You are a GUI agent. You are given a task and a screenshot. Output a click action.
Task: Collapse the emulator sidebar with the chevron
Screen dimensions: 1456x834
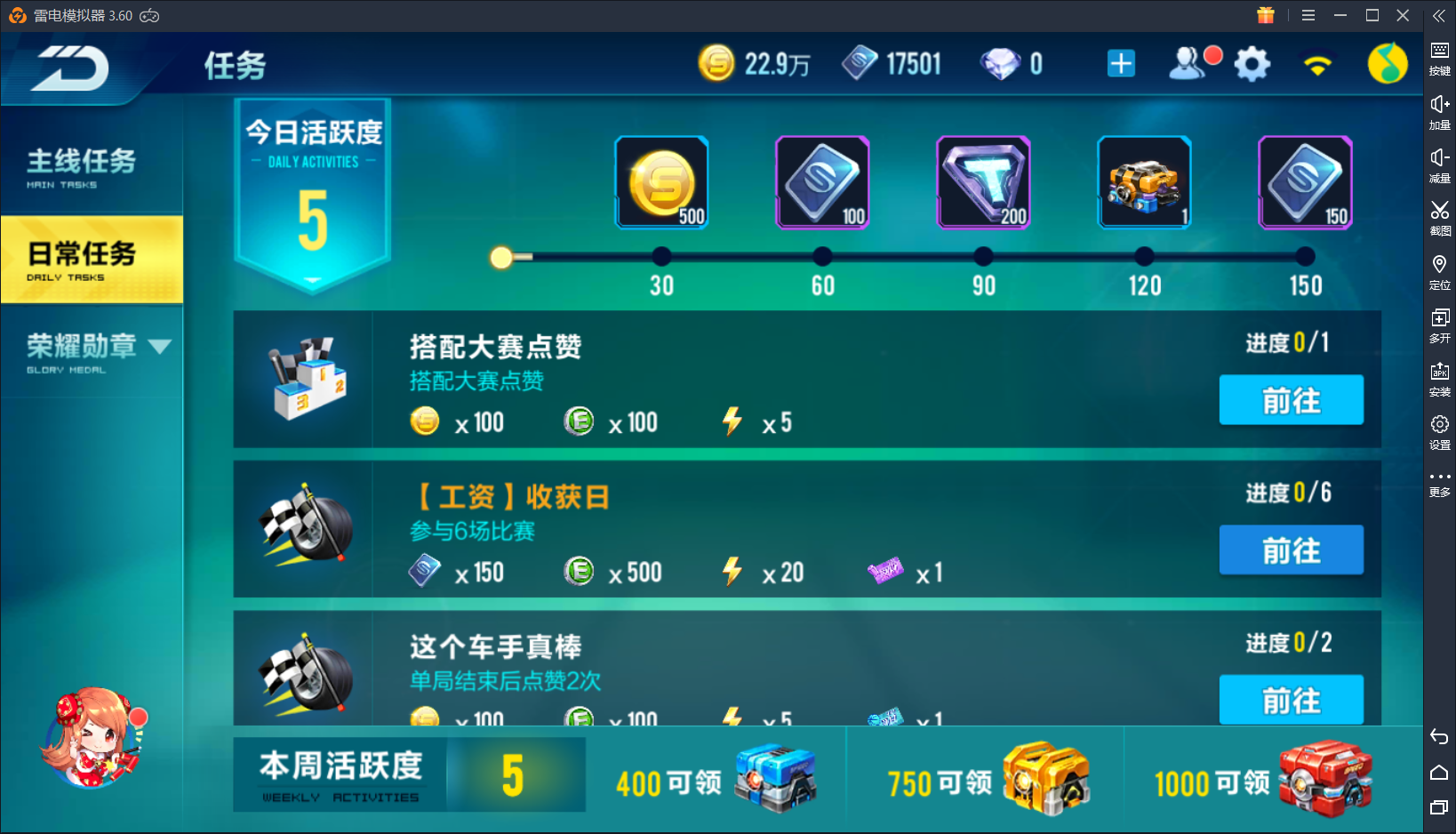click(x=1438, y=15)
